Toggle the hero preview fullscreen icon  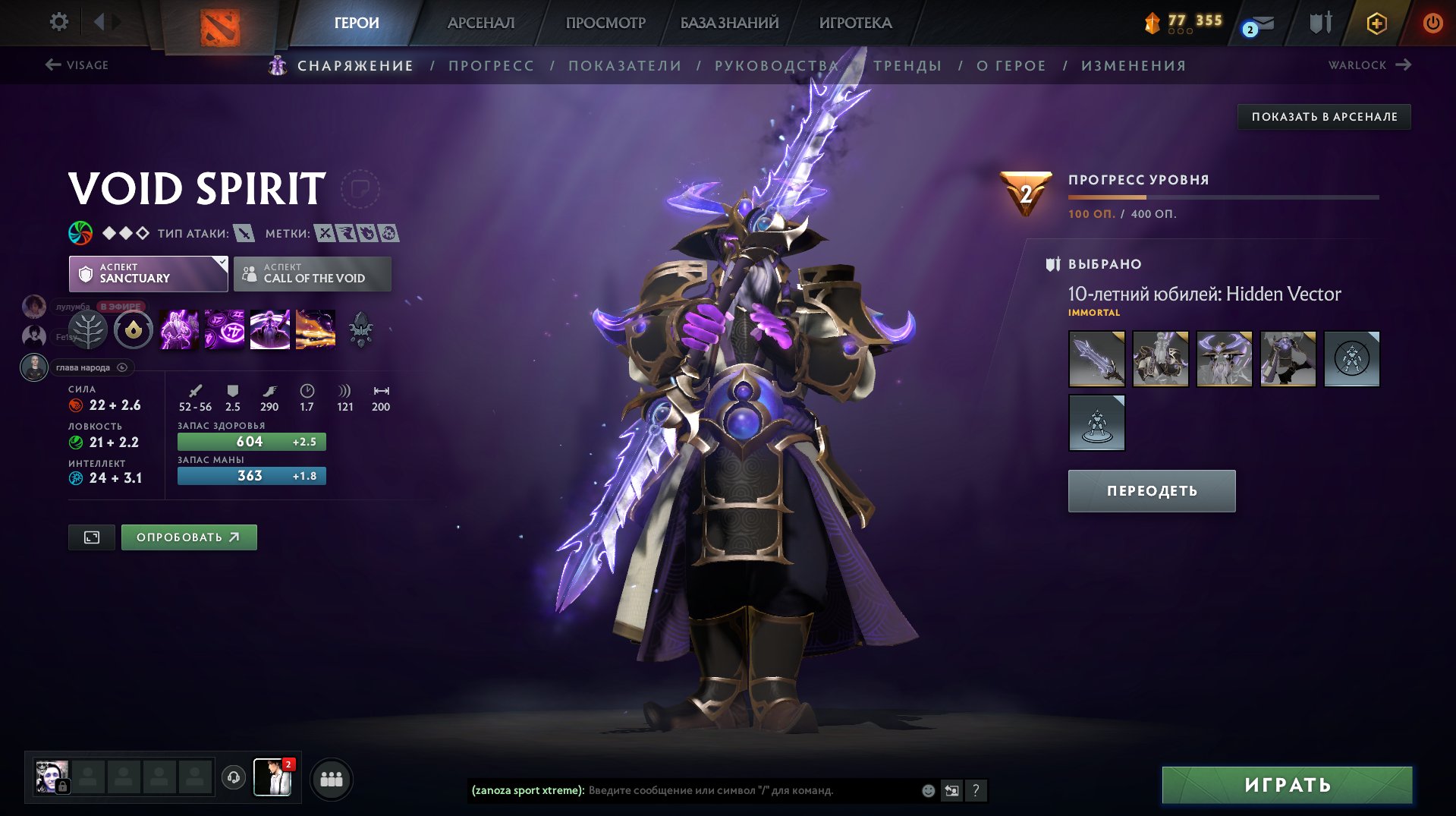(91, 537)
